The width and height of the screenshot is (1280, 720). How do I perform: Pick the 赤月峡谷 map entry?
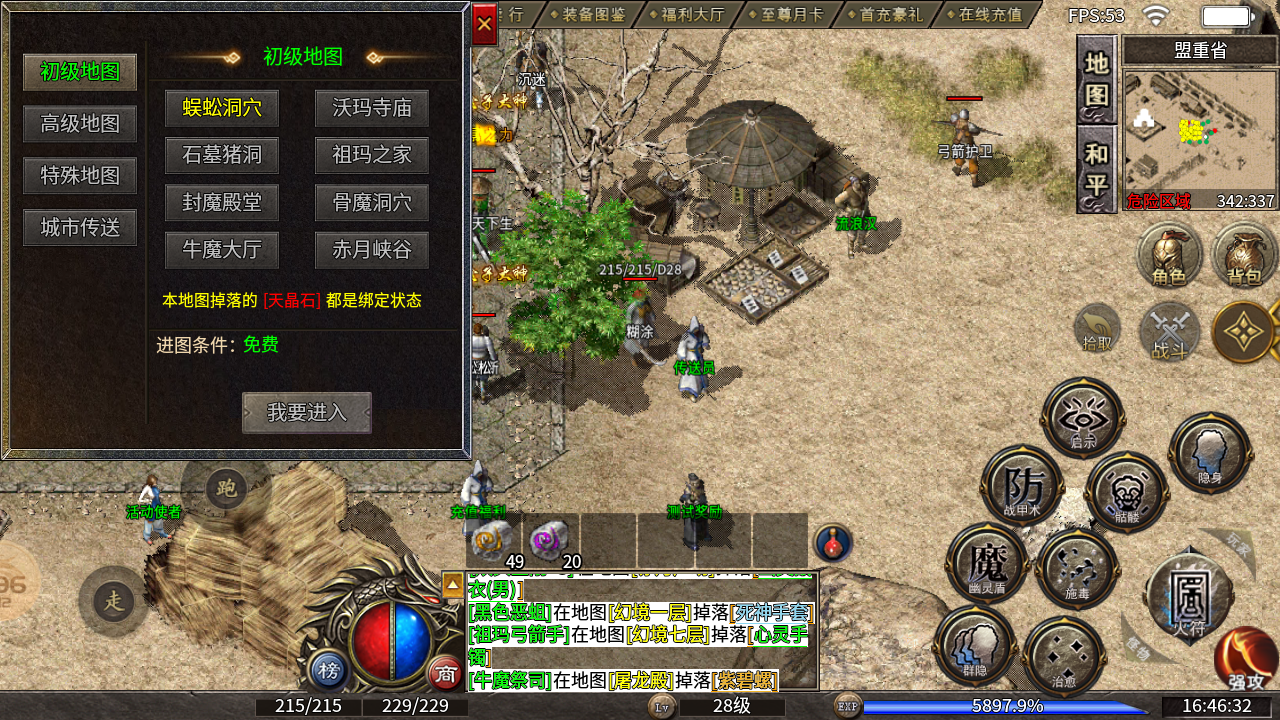coord(372,250)
